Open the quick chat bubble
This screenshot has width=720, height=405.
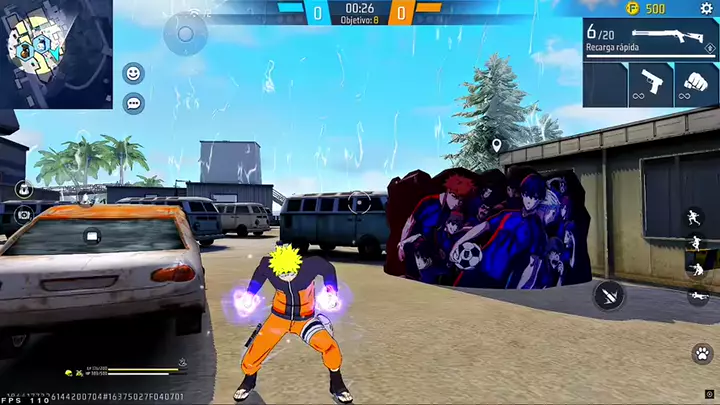coord(133,103)
